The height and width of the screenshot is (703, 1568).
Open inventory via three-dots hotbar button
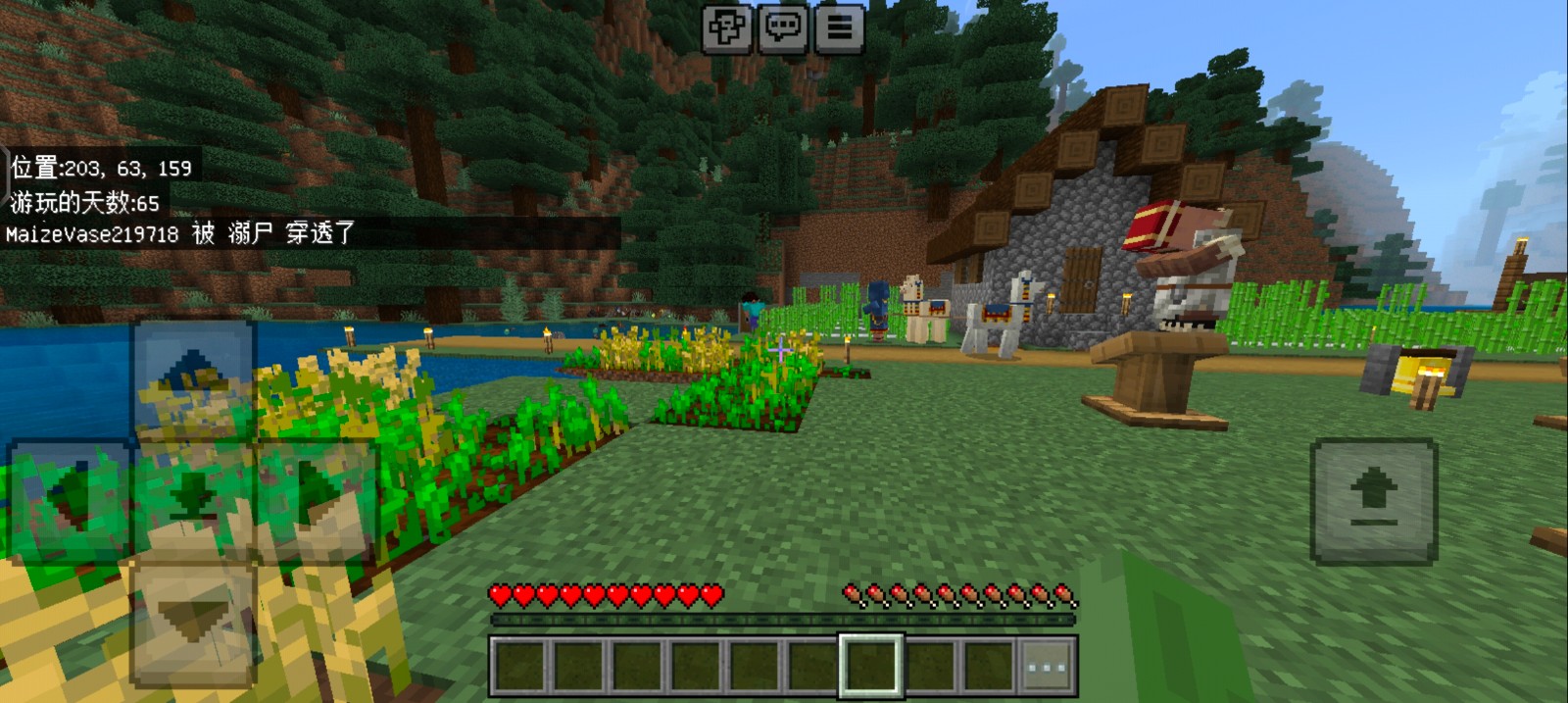click(1047, 667)
